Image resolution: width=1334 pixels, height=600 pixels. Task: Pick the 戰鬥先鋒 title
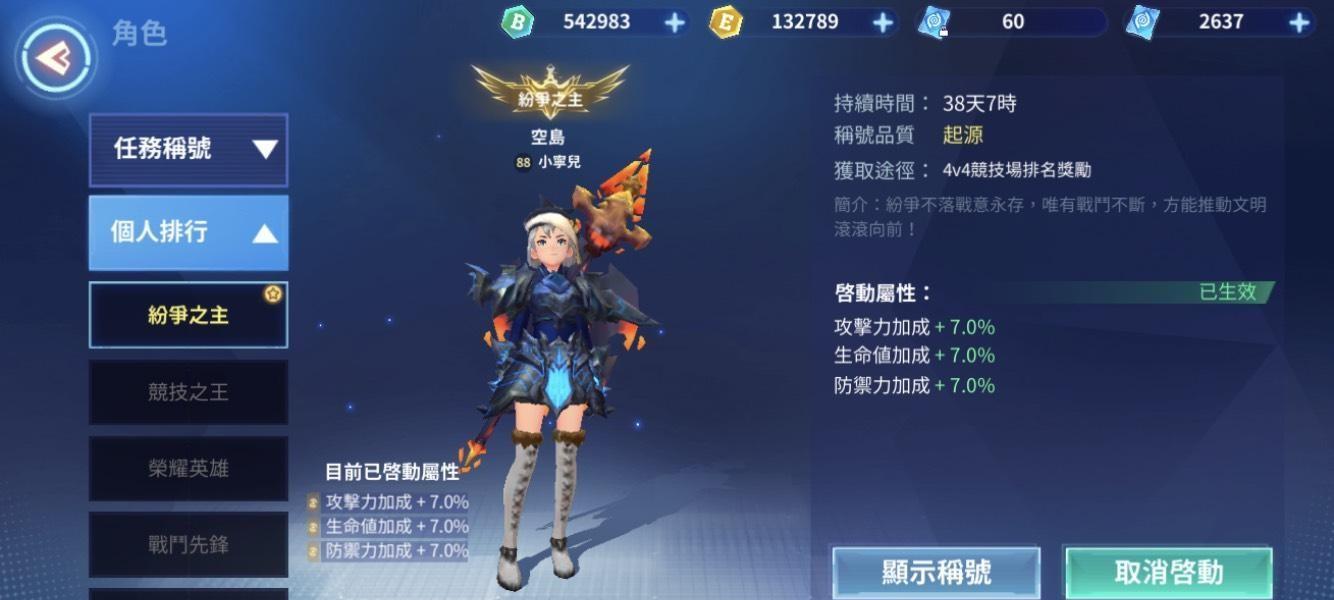tap(188, 544)
